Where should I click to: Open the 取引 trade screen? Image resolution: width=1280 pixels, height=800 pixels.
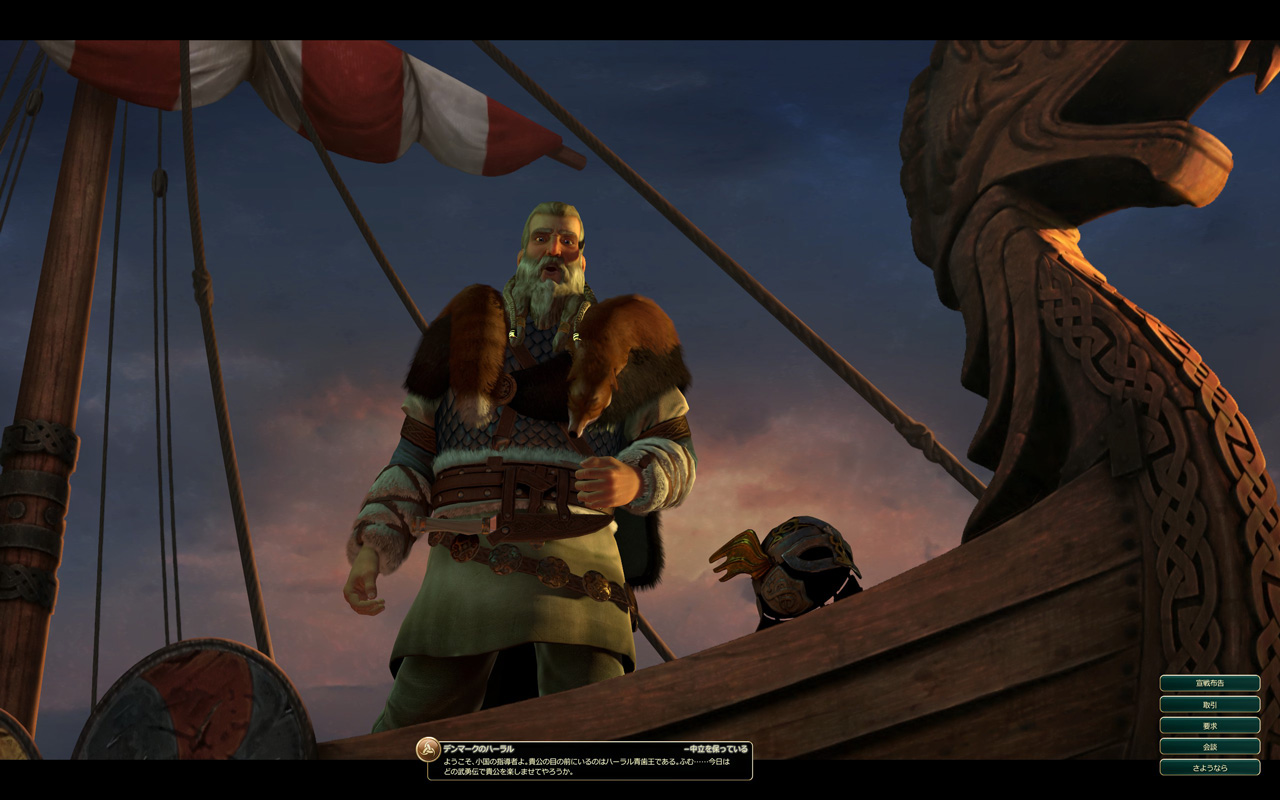(x=1209, y=704)
